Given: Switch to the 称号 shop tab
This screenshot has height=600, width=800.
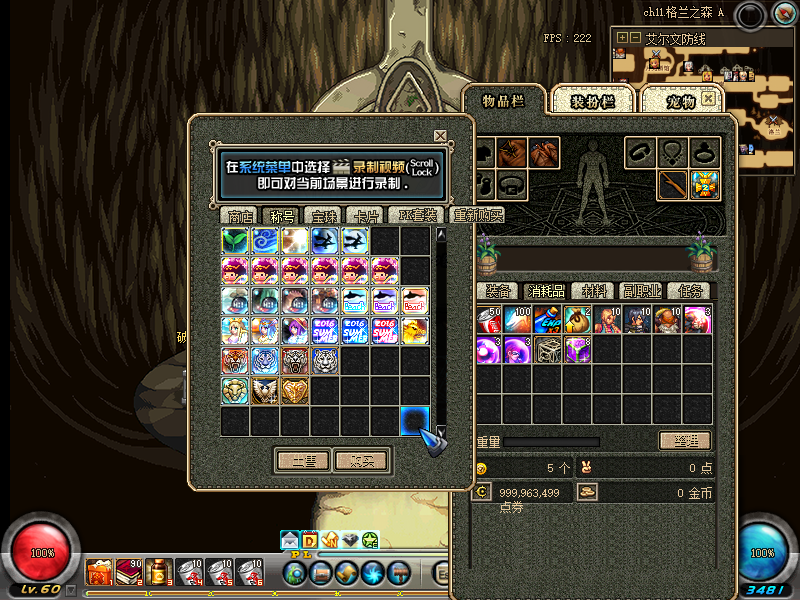Looking at the screenshot, I should 282,215.
